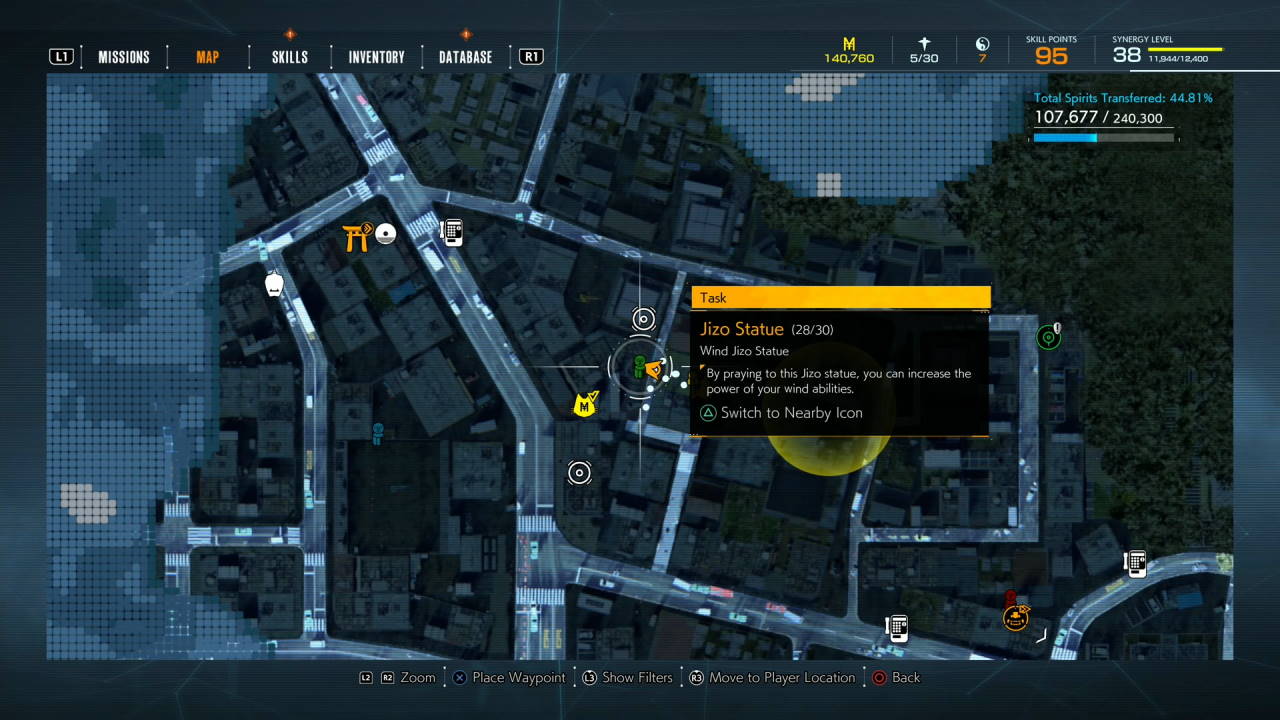The width and height of the screenshot is (1280, 720).
Task: Open the Inventory tab
Action: coord(376,57)
